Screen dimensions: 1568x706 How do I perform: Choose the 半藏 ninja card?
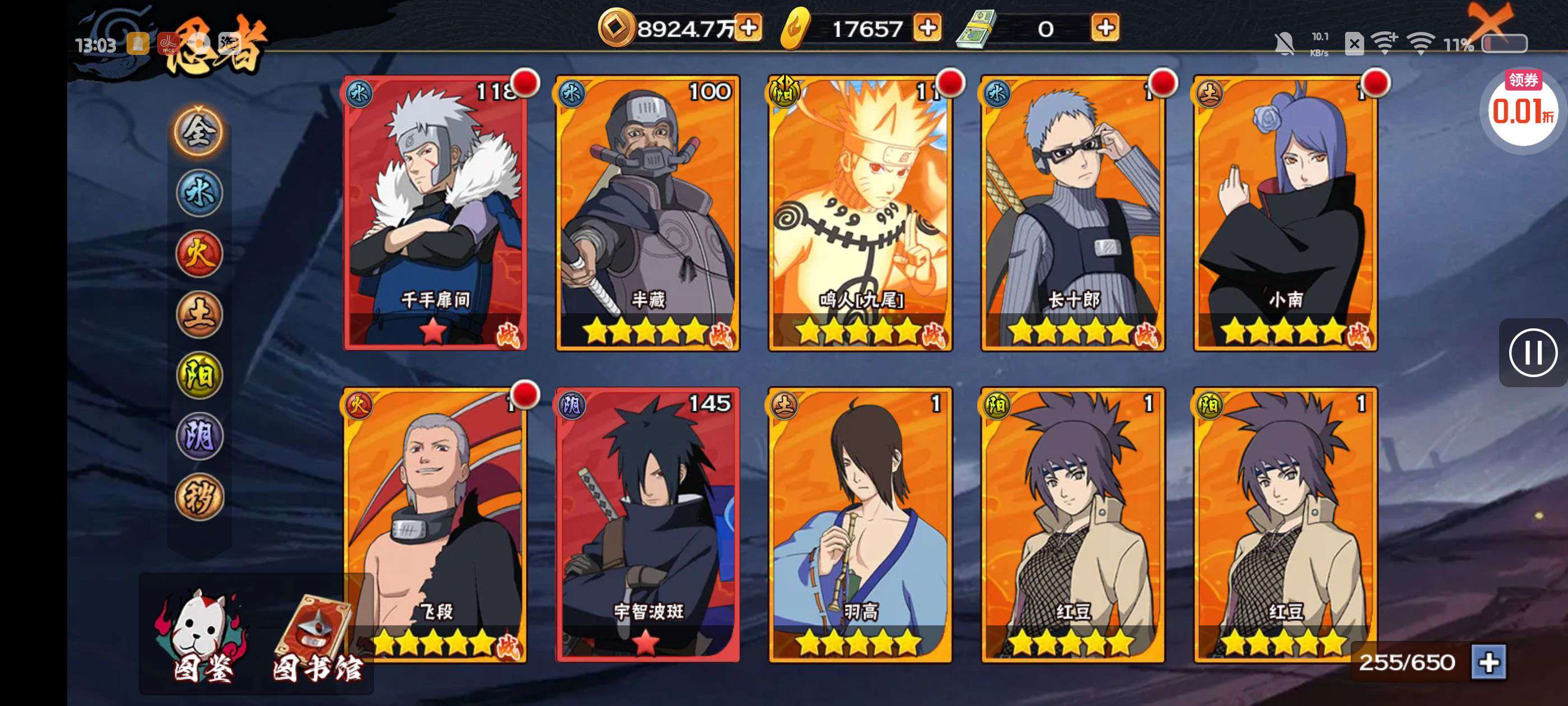(x=648, y=212)
